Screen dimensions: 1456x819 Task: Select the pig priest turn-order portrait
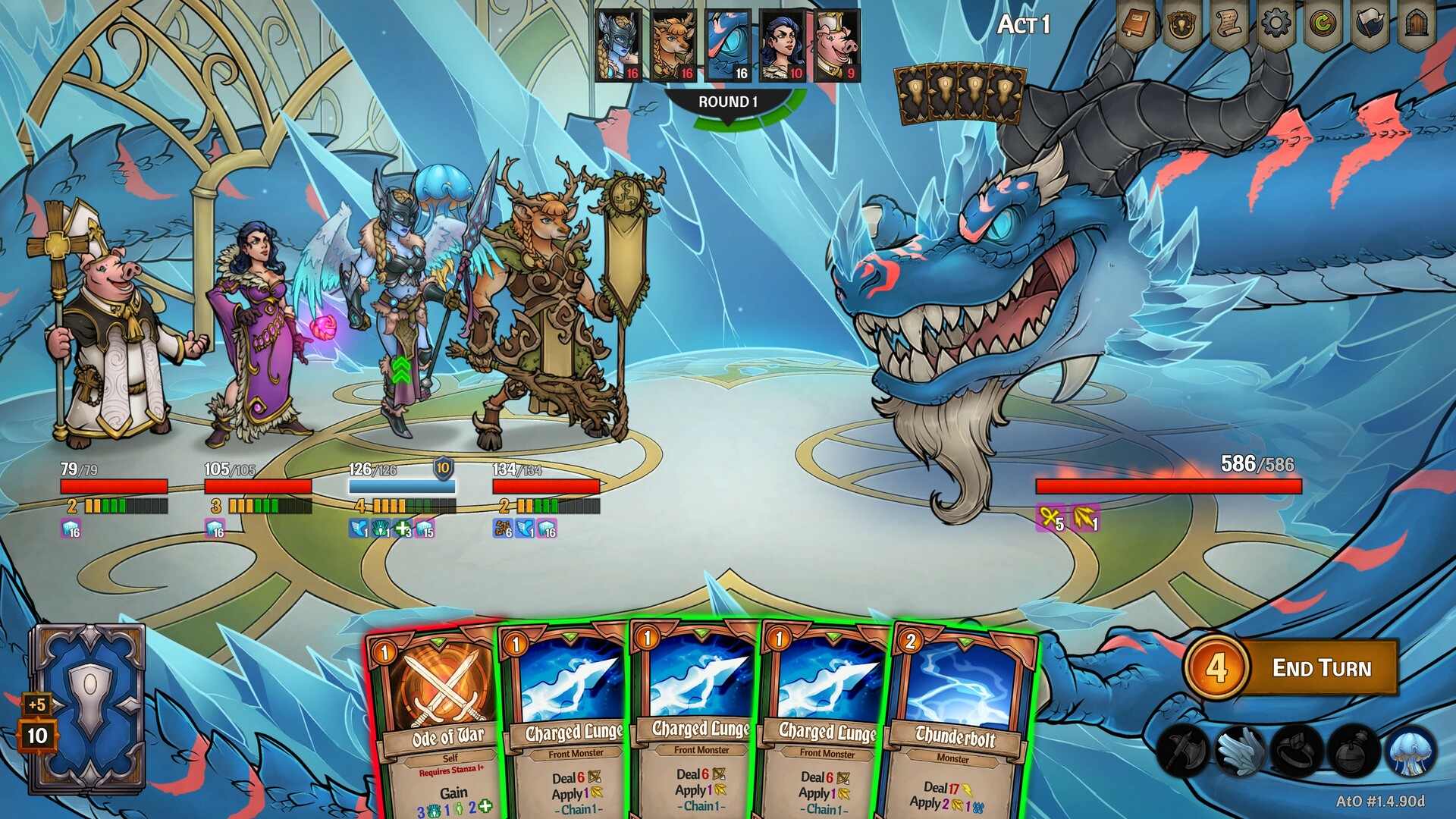(x=836, y=45)
